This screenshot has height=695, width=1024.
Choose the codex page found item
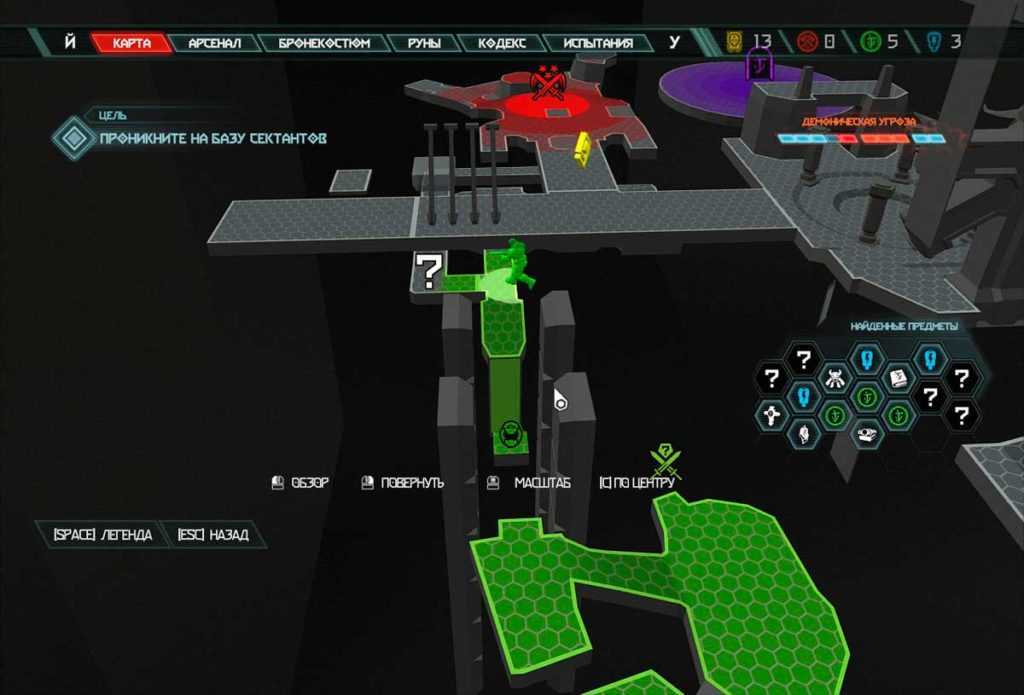(x=897, y=378)
